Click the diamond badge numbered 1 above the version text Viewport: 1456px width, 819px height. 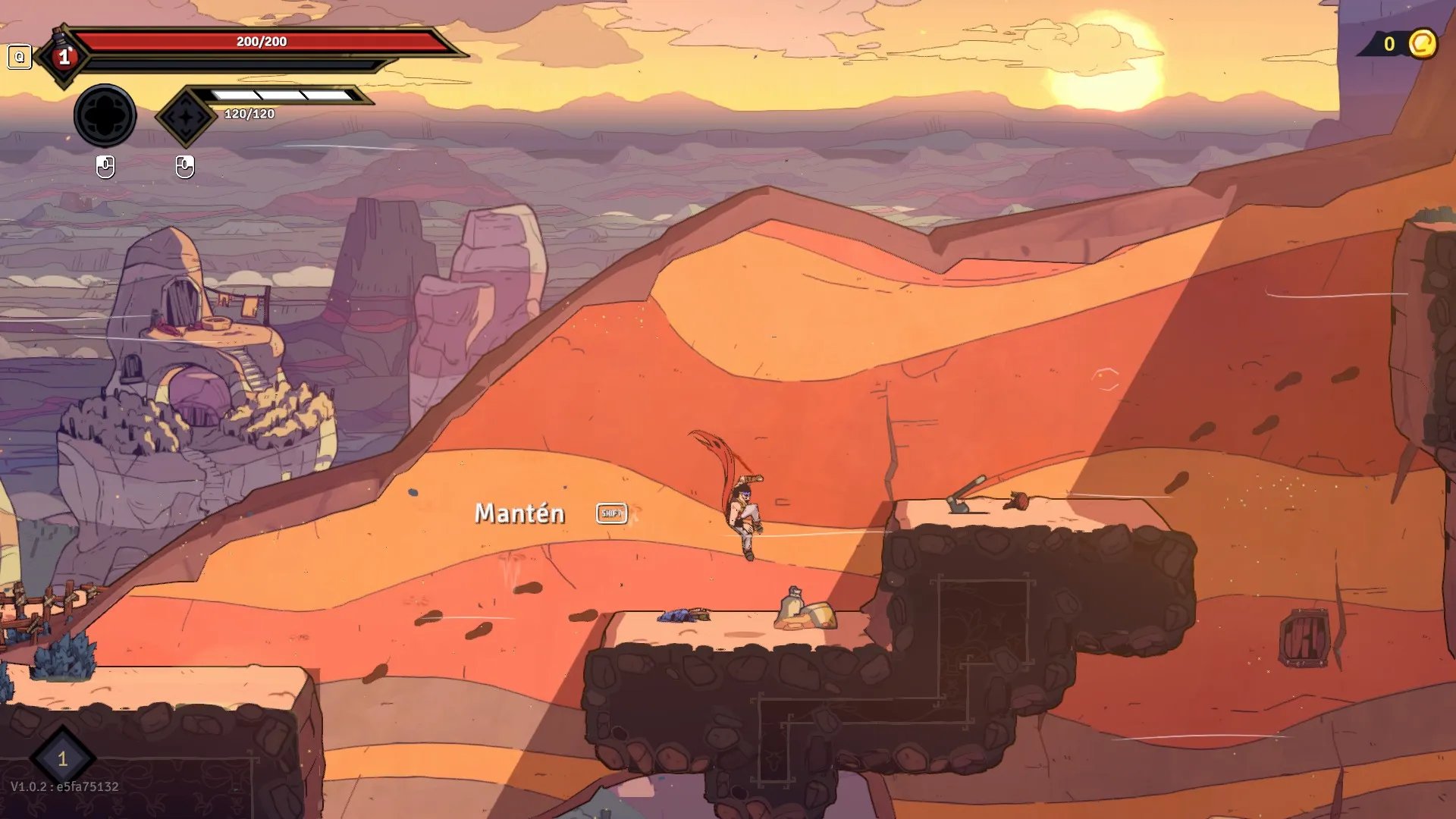(62, 758)
